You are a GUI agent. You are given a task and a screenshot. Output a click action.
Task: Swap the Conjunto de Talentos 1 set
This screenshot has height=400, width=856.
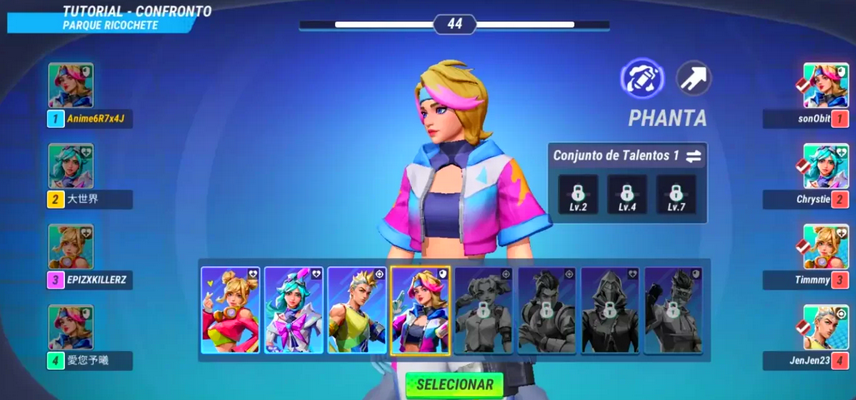pos(694,156)
